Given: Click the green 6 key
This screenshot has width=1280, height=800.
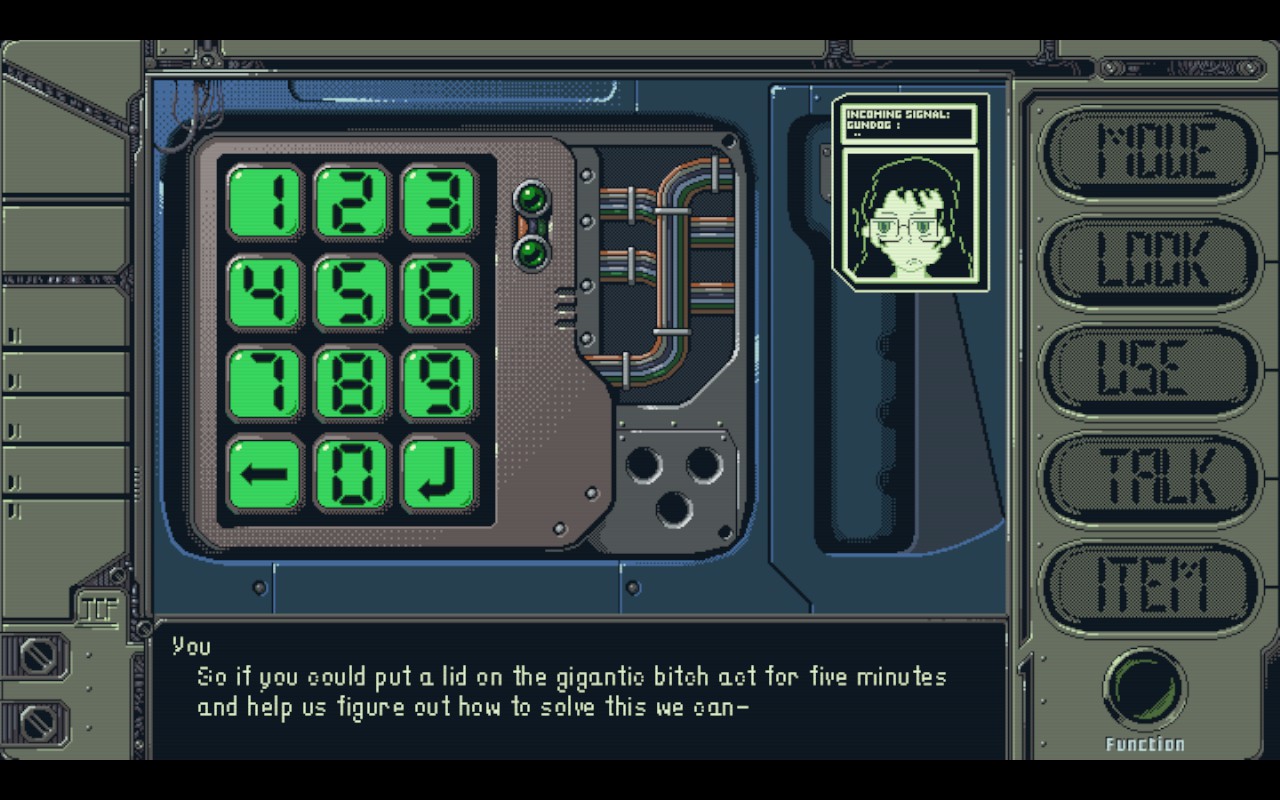Looking at the screenshot, I should click(x=440, y=292).
